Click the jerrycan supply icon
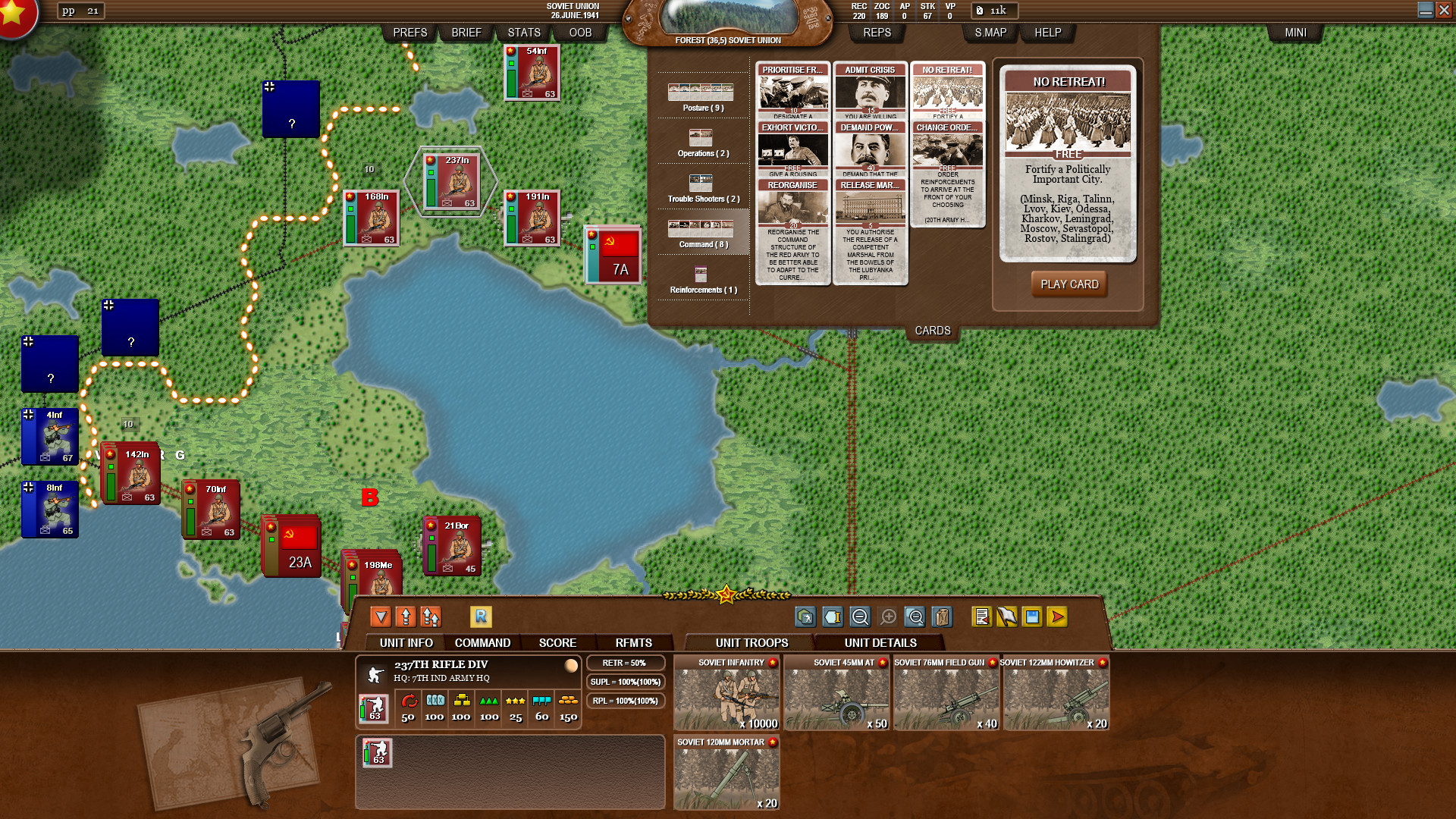 coord(941,617)
